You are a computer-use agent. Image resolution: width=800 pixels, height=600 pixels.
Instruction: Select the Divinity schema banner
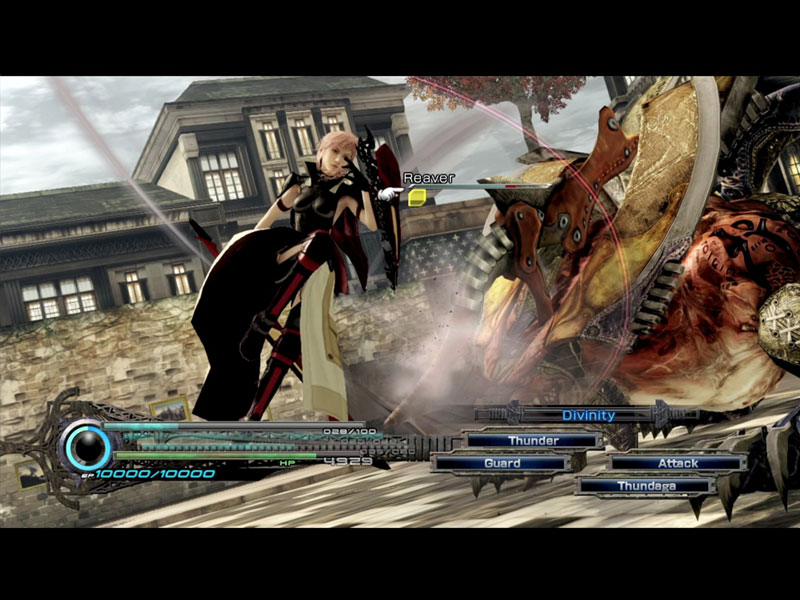click(x=588, y=415)
